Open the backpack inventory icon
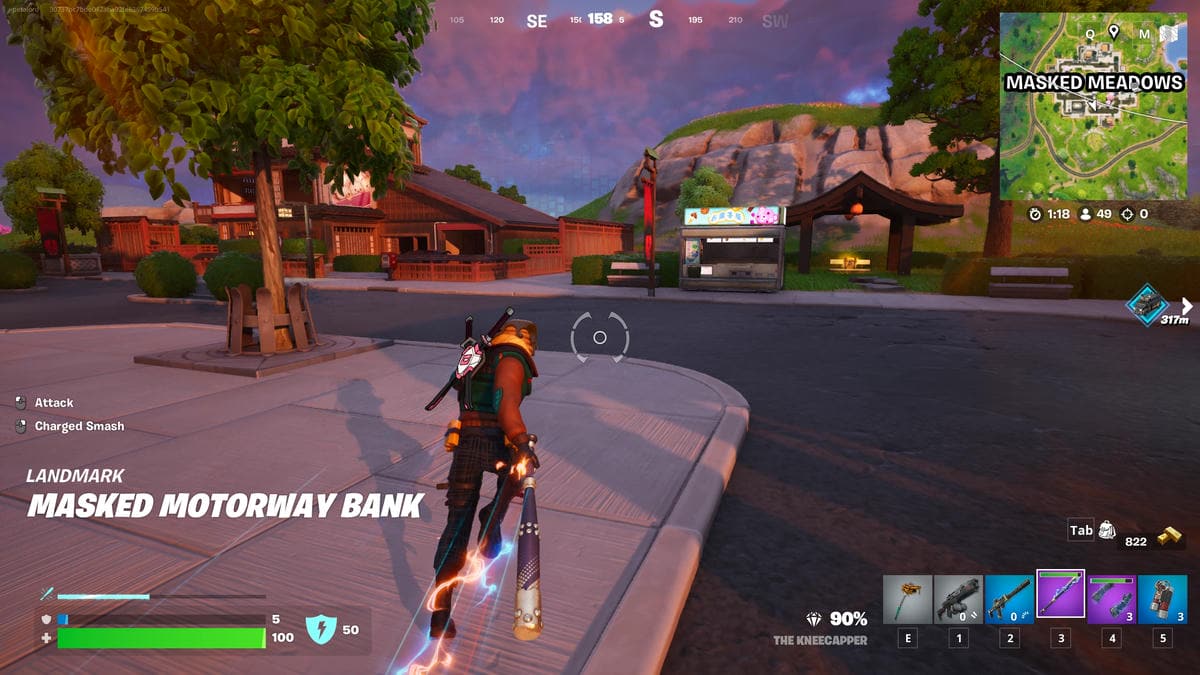This screenshot has height=675, width=1200. click(1107, 531)
